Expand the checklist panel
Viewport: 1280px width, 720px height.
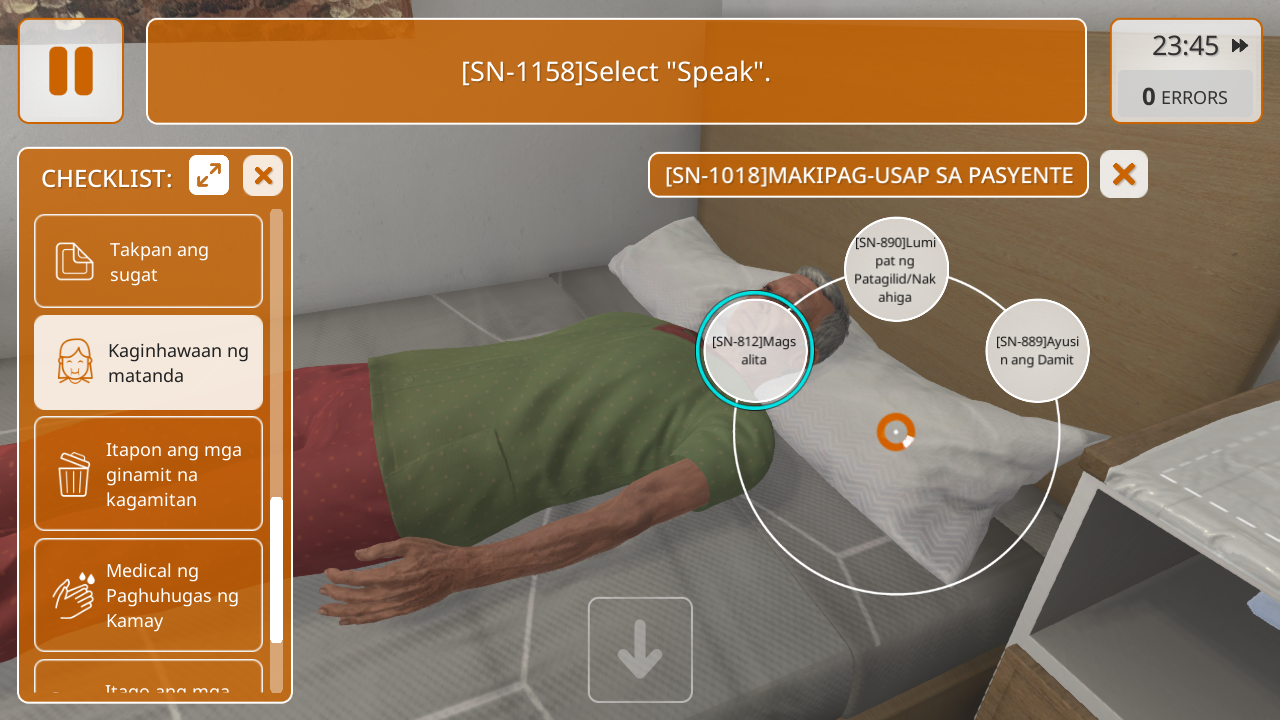209,176
